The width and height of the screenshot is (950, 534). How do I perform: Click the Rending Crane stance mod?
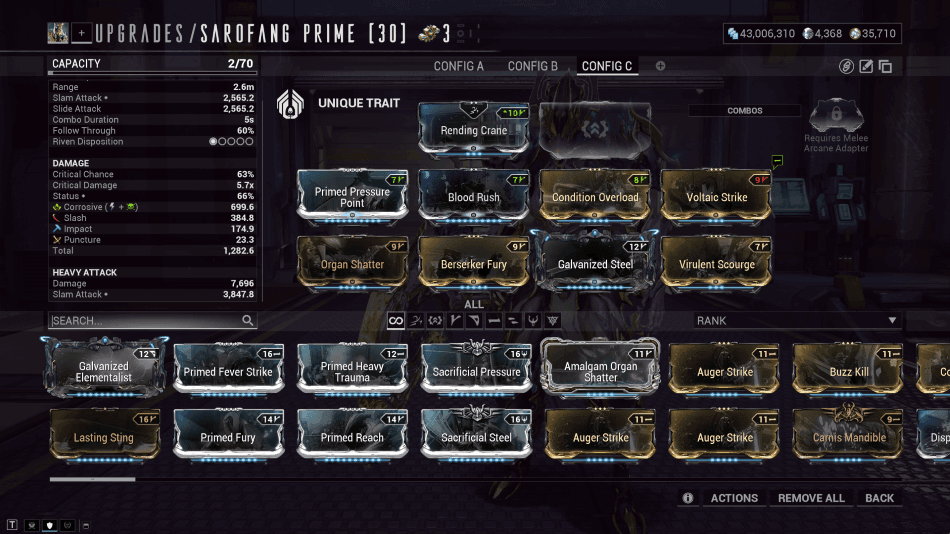point(474,130)
